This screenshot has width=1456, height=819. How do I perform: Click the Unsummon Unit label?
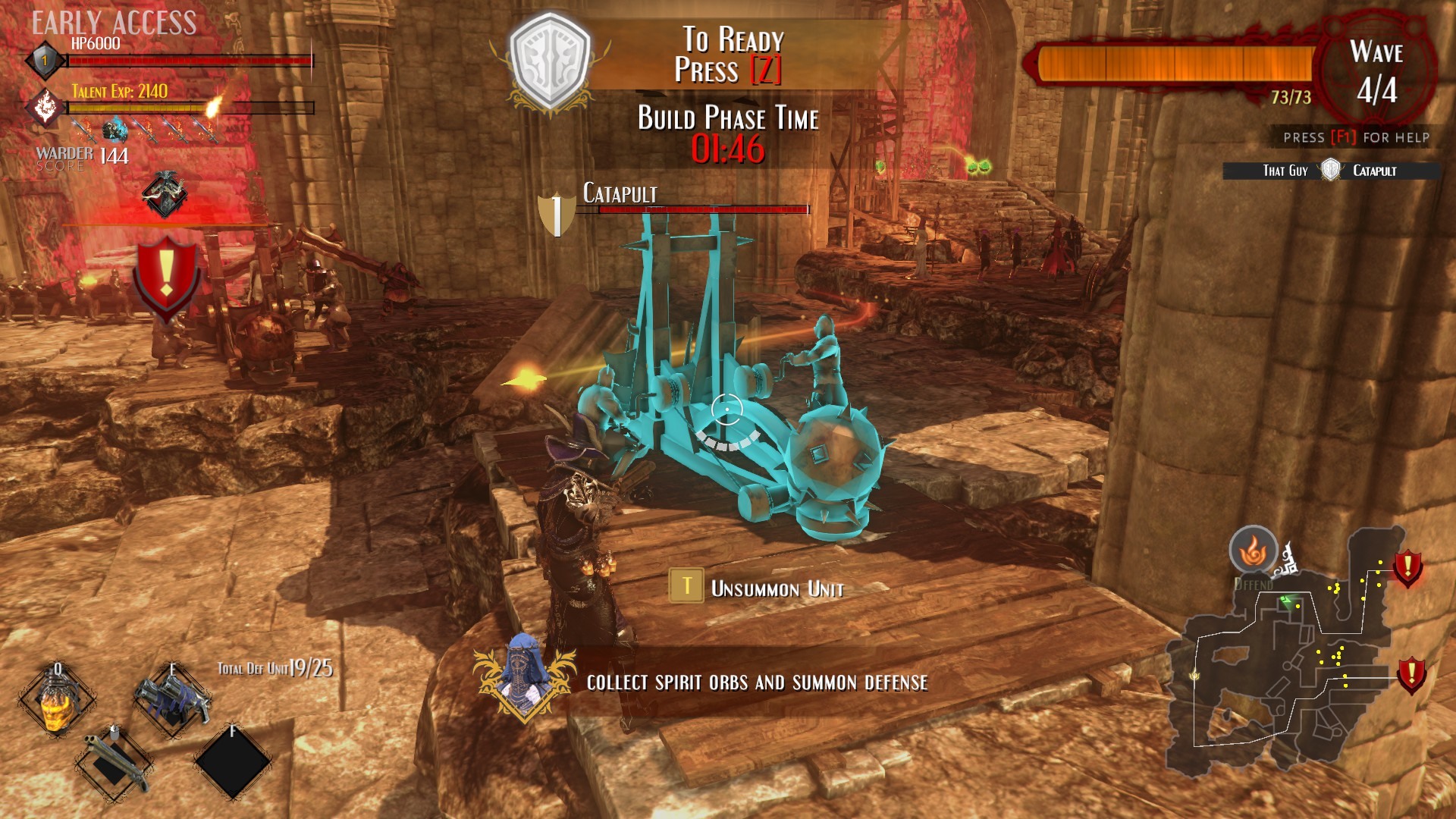coord(777,588)
